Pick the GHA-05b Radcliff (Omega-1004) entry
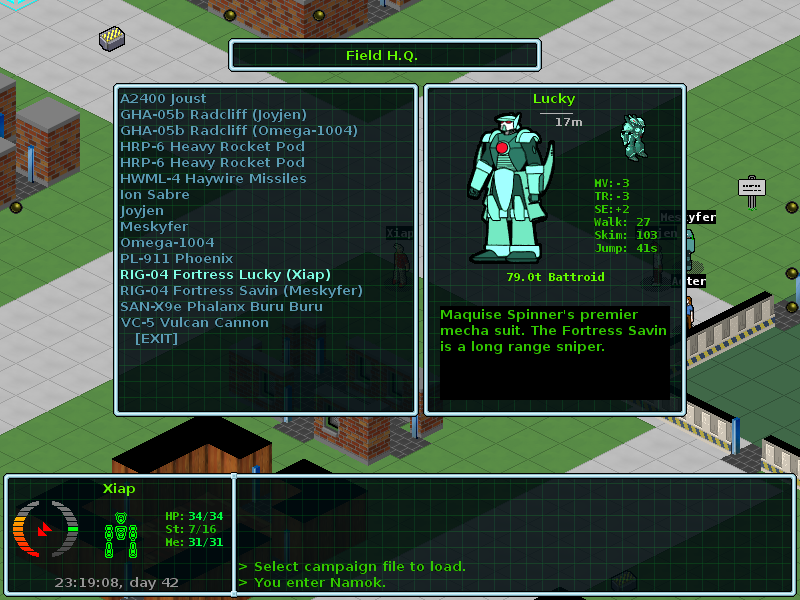 tap(238, 131)
